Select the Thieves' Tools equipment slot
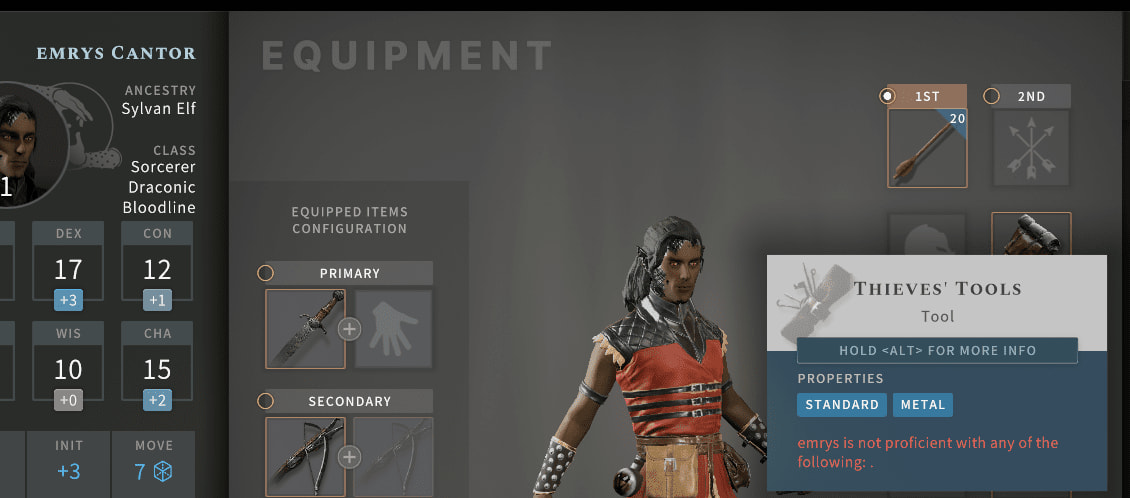Image resolution: width=1130 pixels, height=498 pixels. (x=1031, y=234)
